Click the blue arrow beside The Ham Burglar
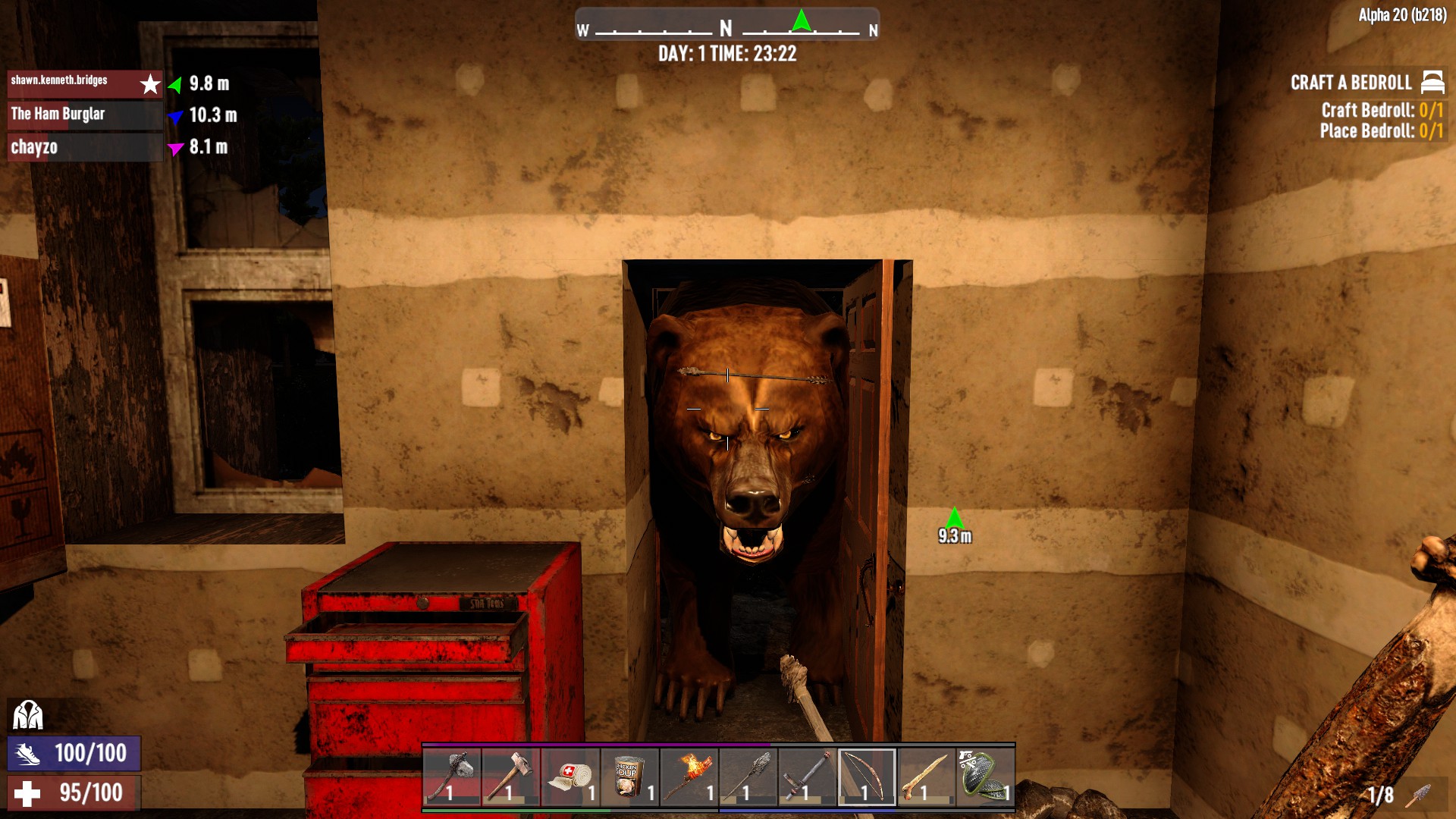The image size is (1456, 819). click(x=175, y=117)
